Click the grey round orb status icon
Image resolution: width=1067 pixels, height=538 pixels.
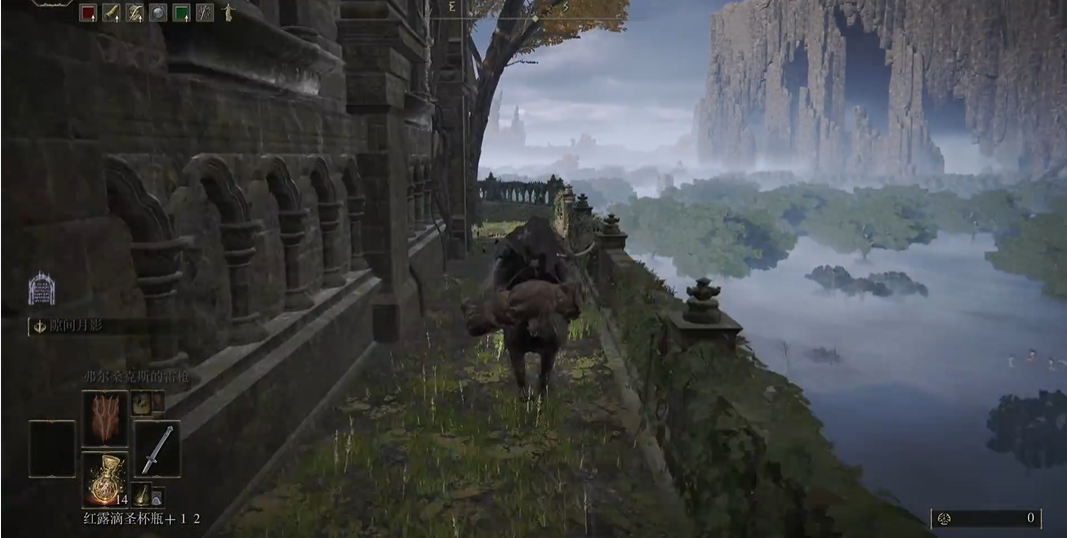pos(158,13)
